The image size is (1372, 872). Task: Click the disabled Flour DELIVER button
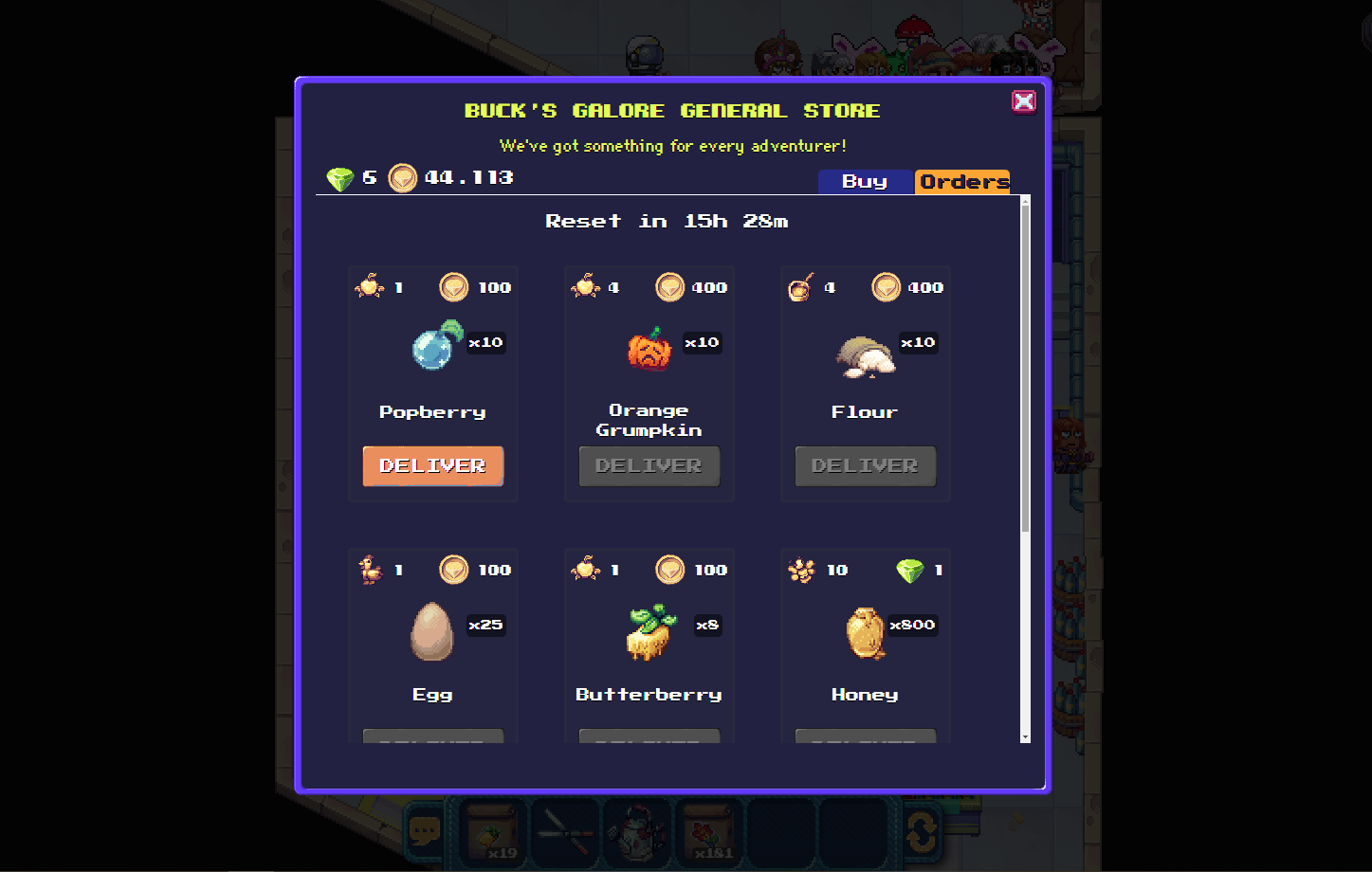[865, 465]
